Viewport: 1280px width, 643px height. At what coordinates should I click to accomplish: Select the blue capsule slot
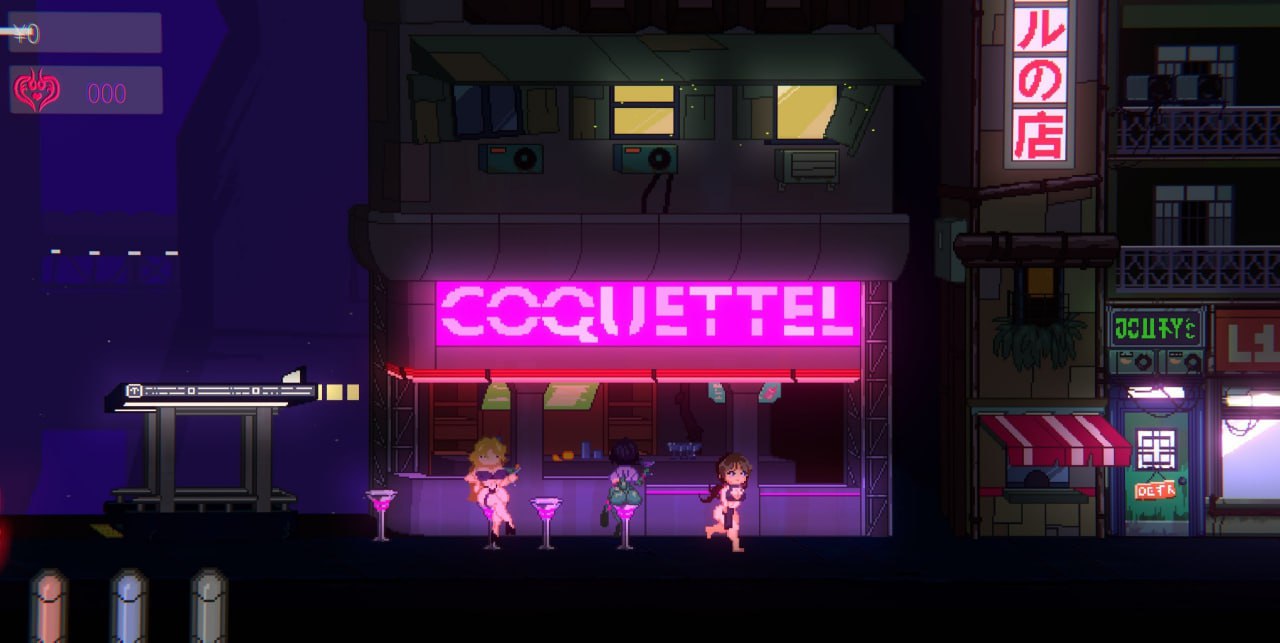[x=129, y=606]
